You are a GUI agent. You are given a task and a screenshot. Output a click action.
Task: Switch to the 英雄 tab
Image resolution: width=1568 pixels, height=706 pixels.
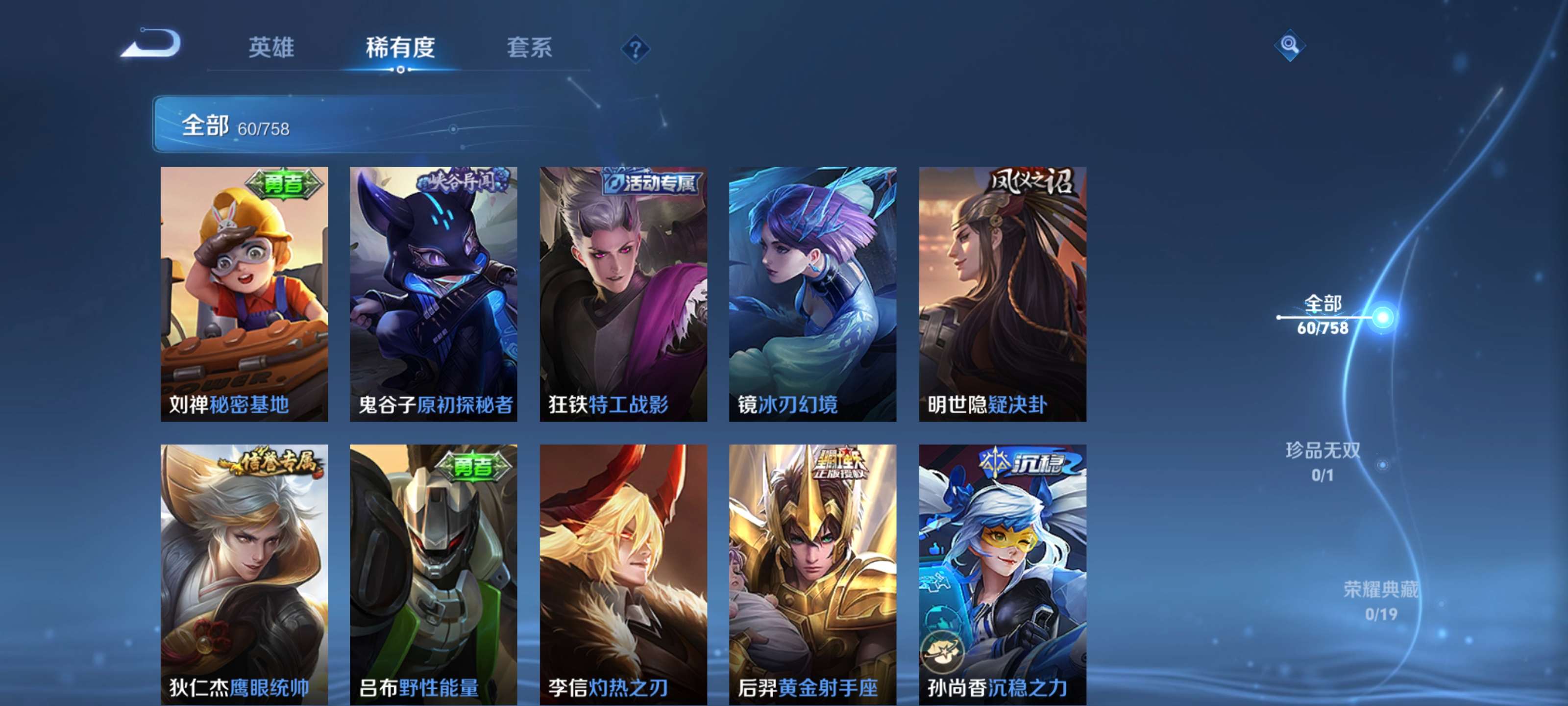pyautogui.click(x=272, y=49)
